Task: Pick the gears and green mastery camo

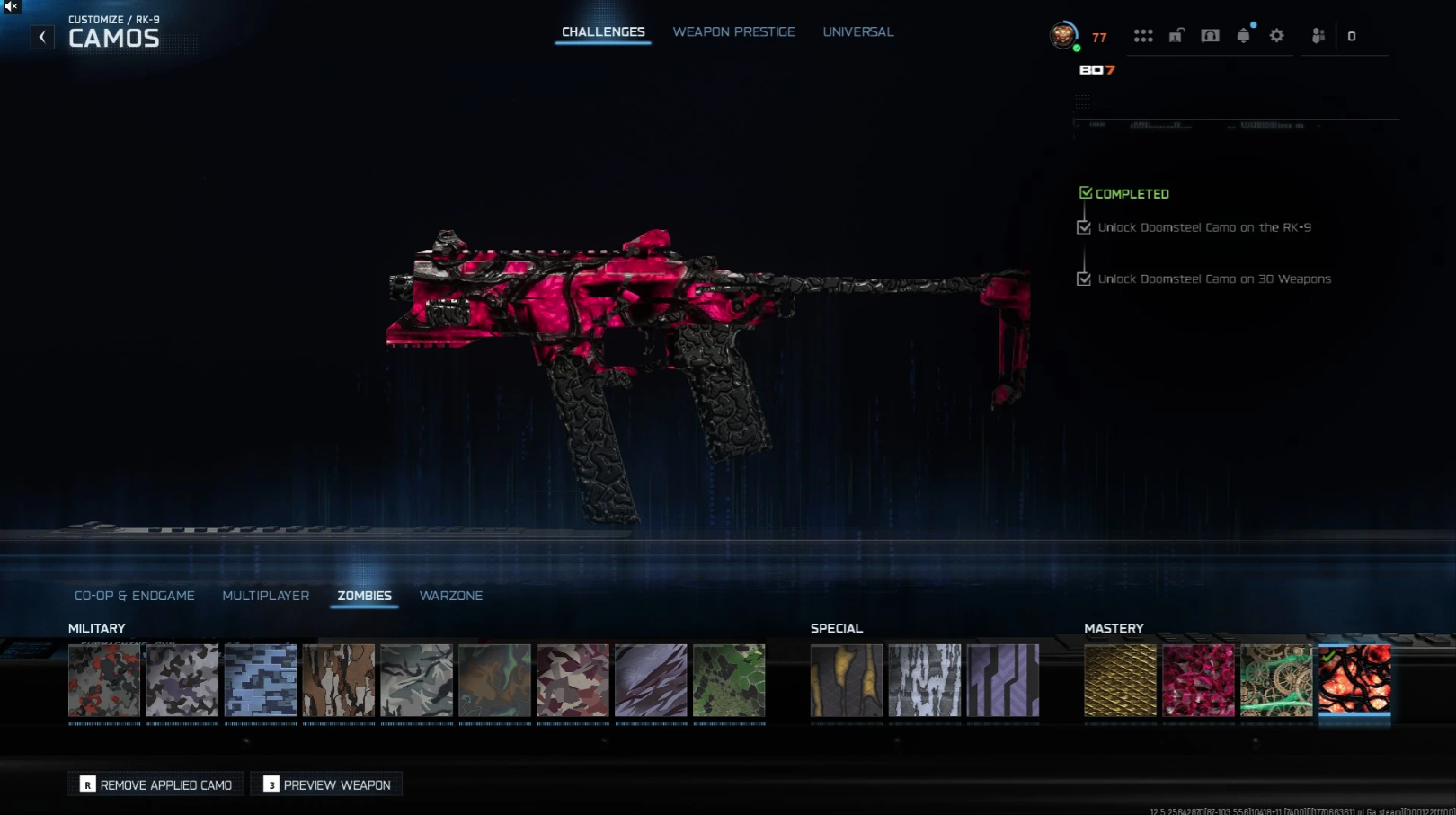Action: point(1276,680)
